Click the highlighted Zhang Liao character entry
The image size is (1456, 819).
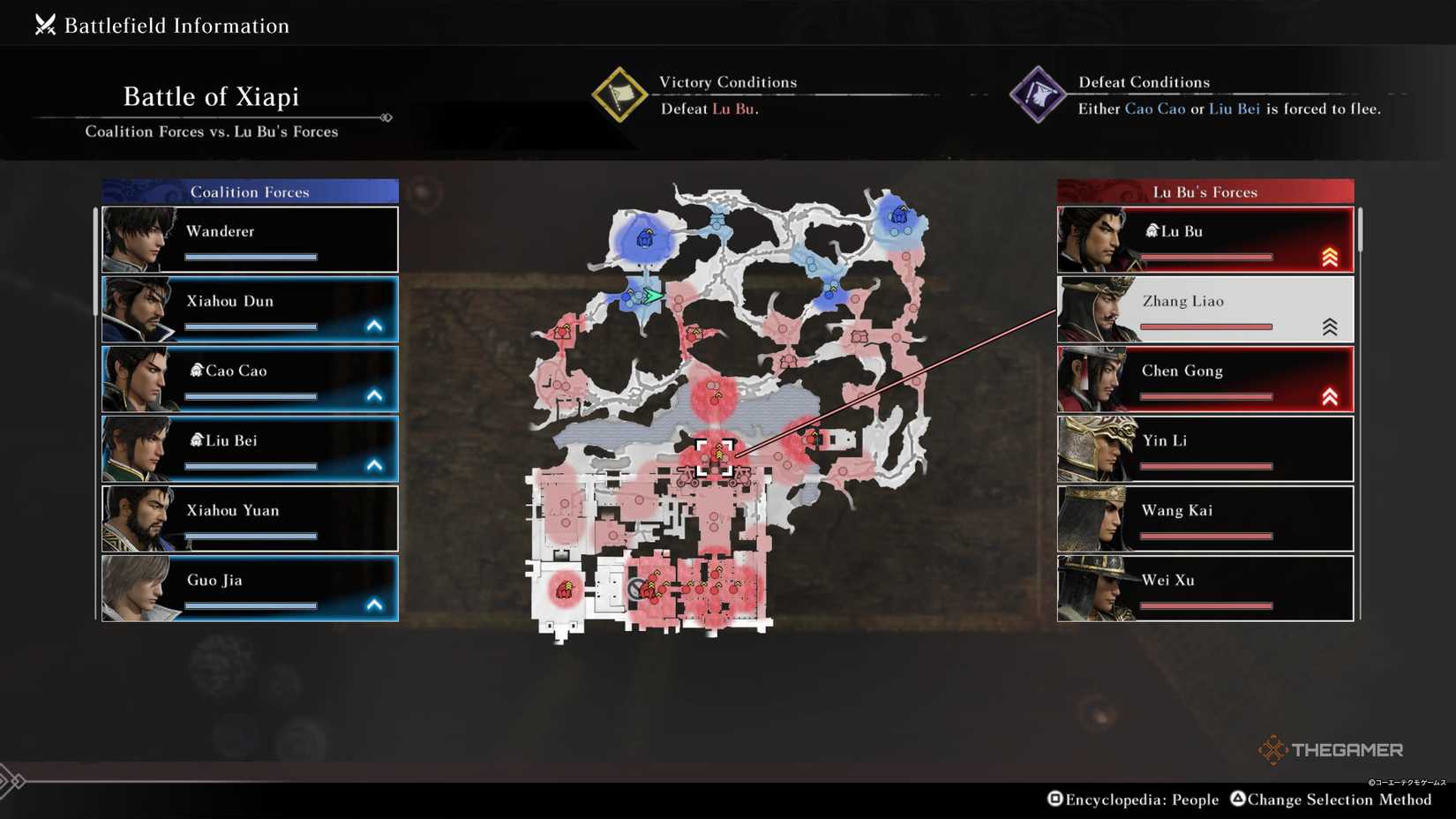pos(1205,308)
